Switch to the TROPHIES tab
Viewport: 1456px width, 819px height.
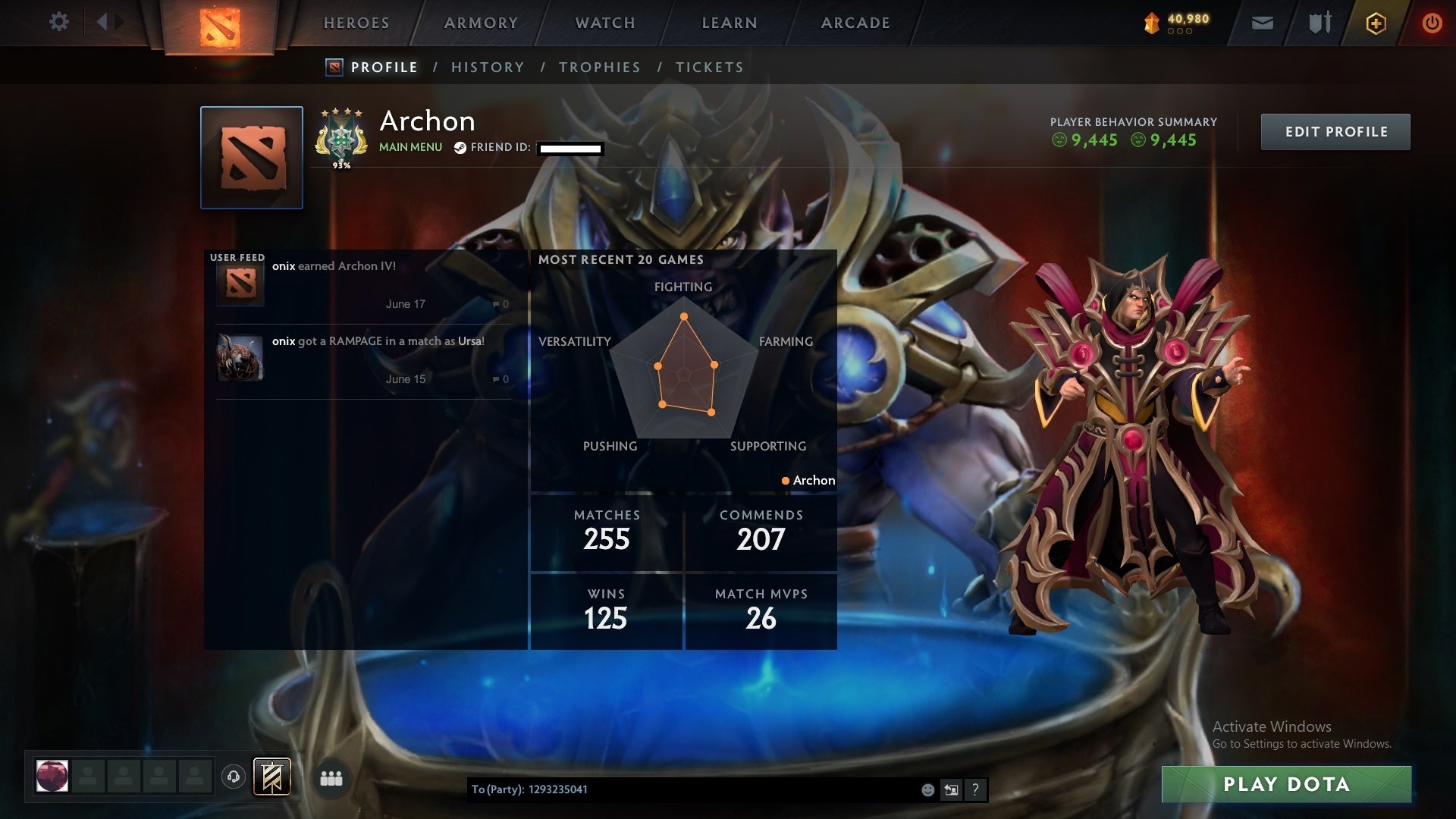tap(599, 67)
